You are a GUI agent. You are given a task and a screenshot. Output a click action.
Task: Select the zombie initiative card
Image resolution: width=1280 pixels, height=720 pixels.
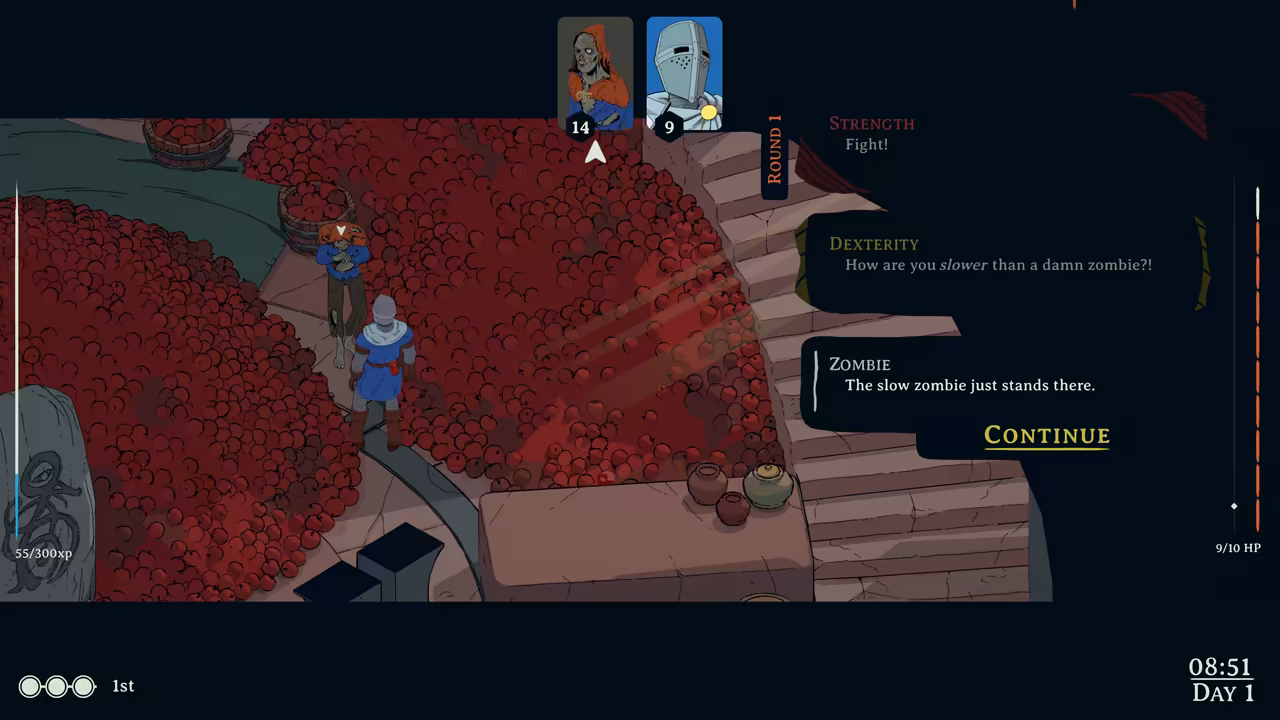(x=595, y=72)
